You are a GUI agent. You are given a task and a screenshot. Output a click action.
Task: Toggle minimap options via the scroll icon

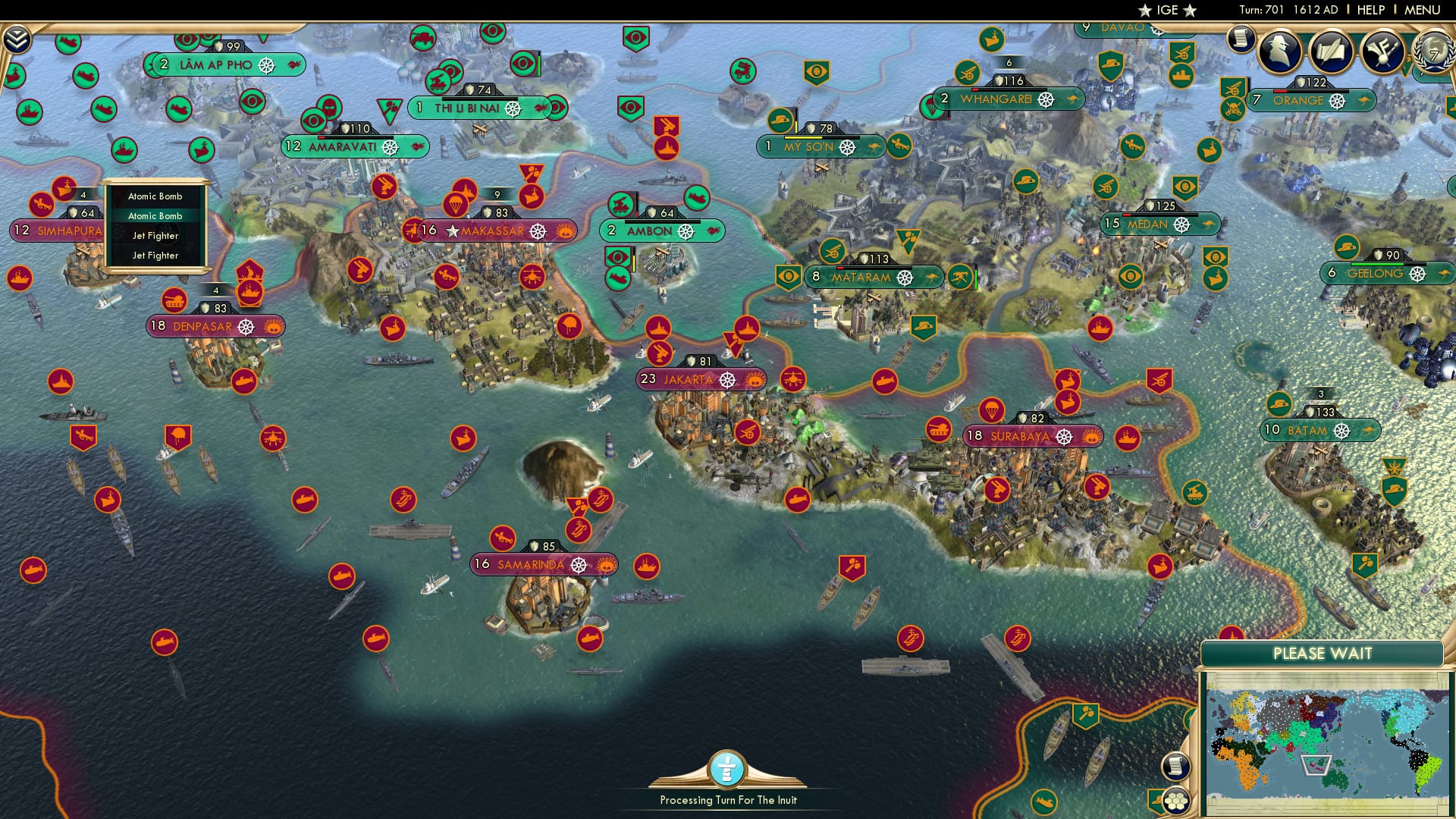[x=1175, y=767]
